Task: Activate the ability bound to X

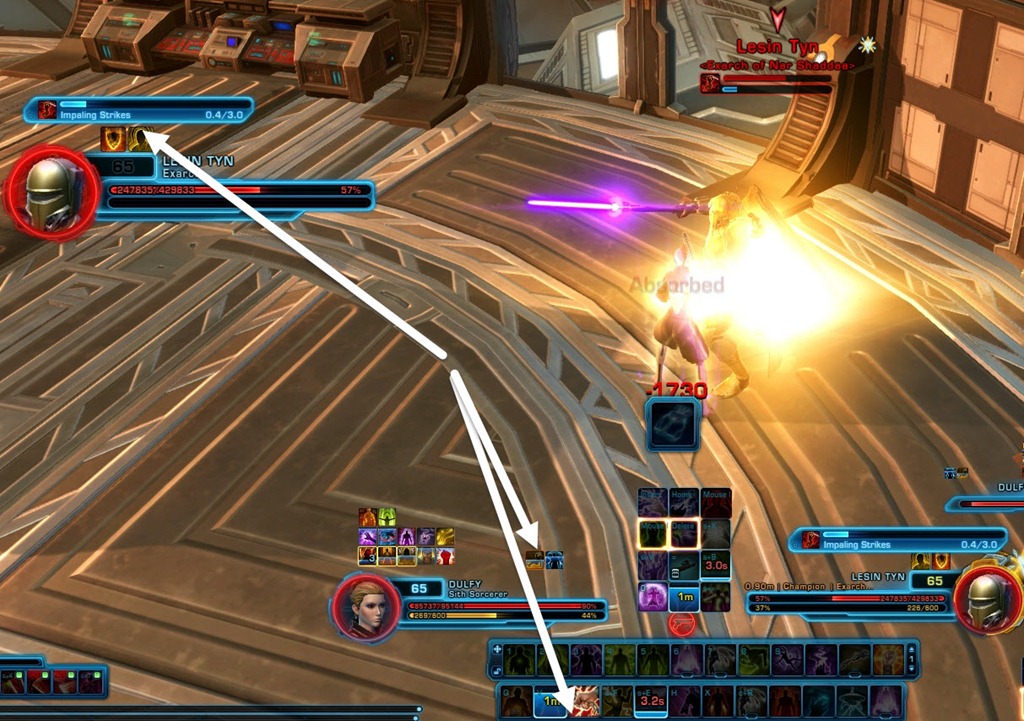Action: (x=719, y=701)
